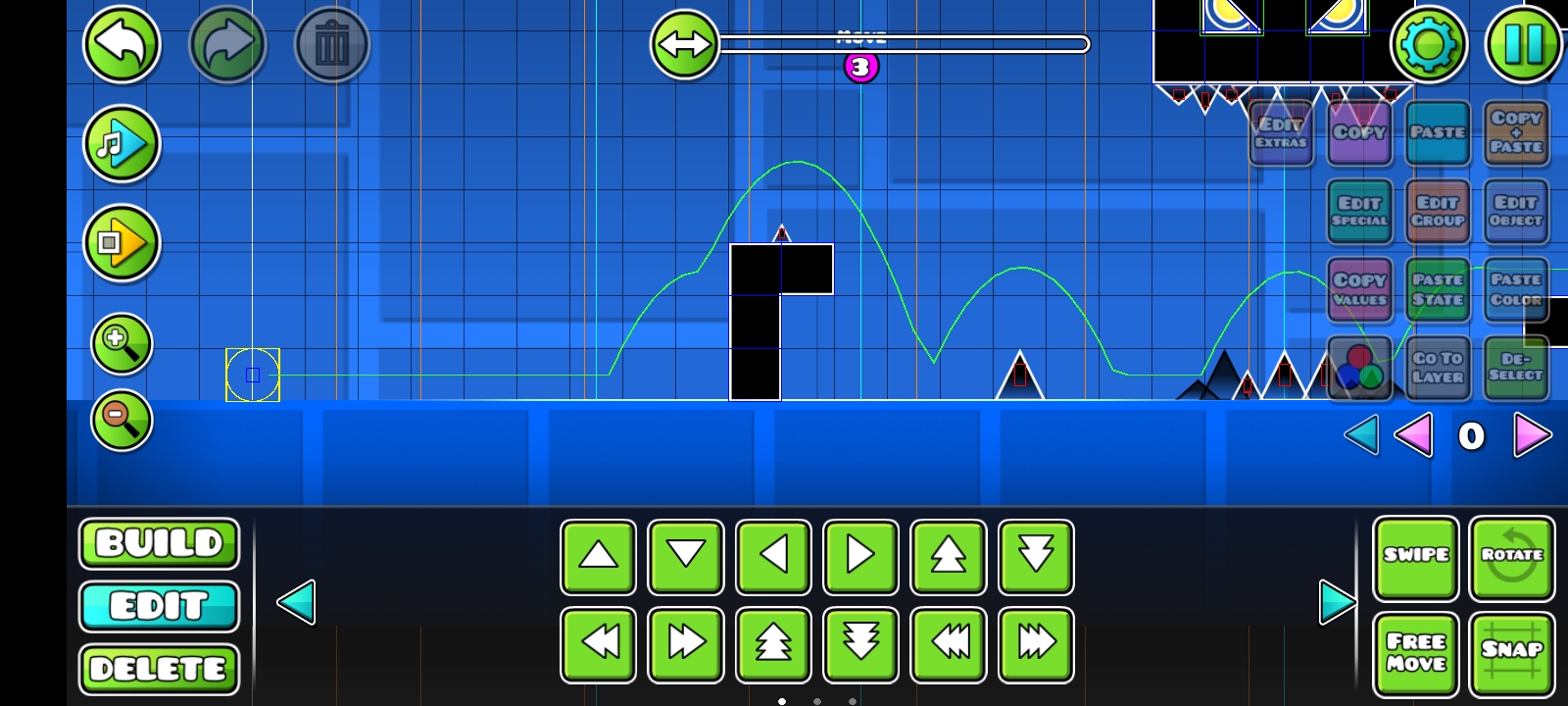Screen dimensions: 1568x706
Task: Click the undo arrow button
Action: pos(122,44)
